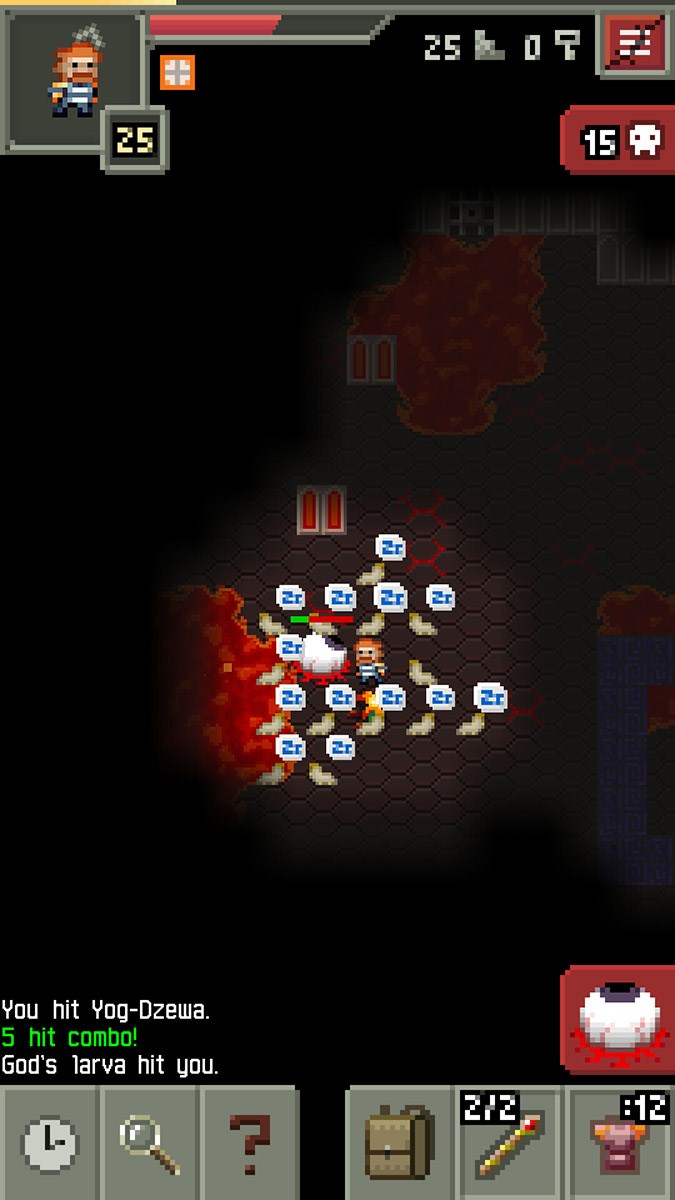This screenshot has height=1200, width=675.
Task: Attack Yog-Dzewa using the eye target button
Action: coord(618,1020)
